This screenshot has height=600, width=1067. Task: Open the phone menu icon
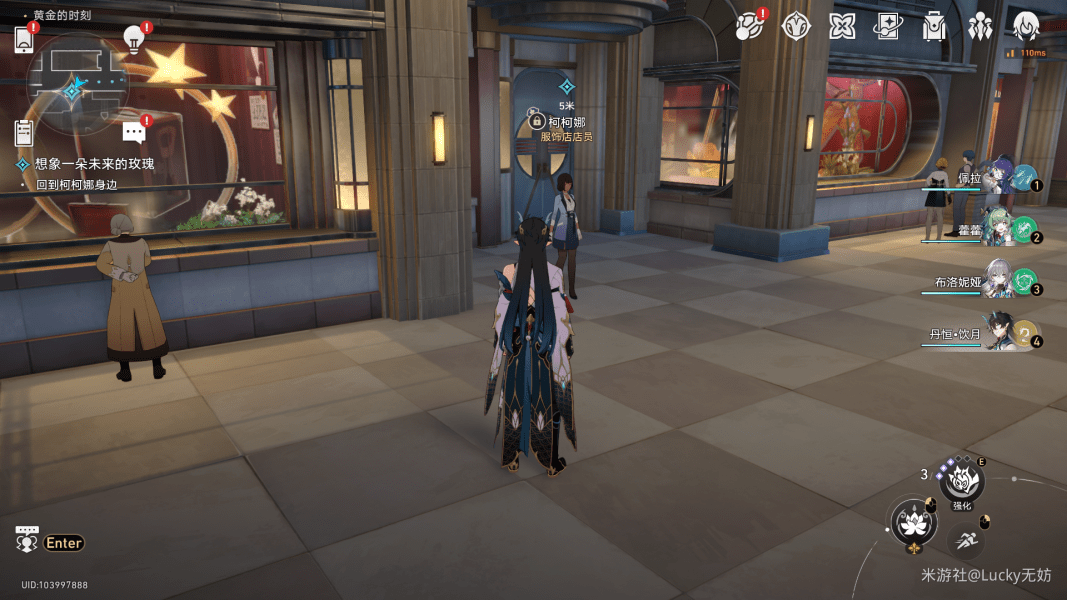point(24,40)
